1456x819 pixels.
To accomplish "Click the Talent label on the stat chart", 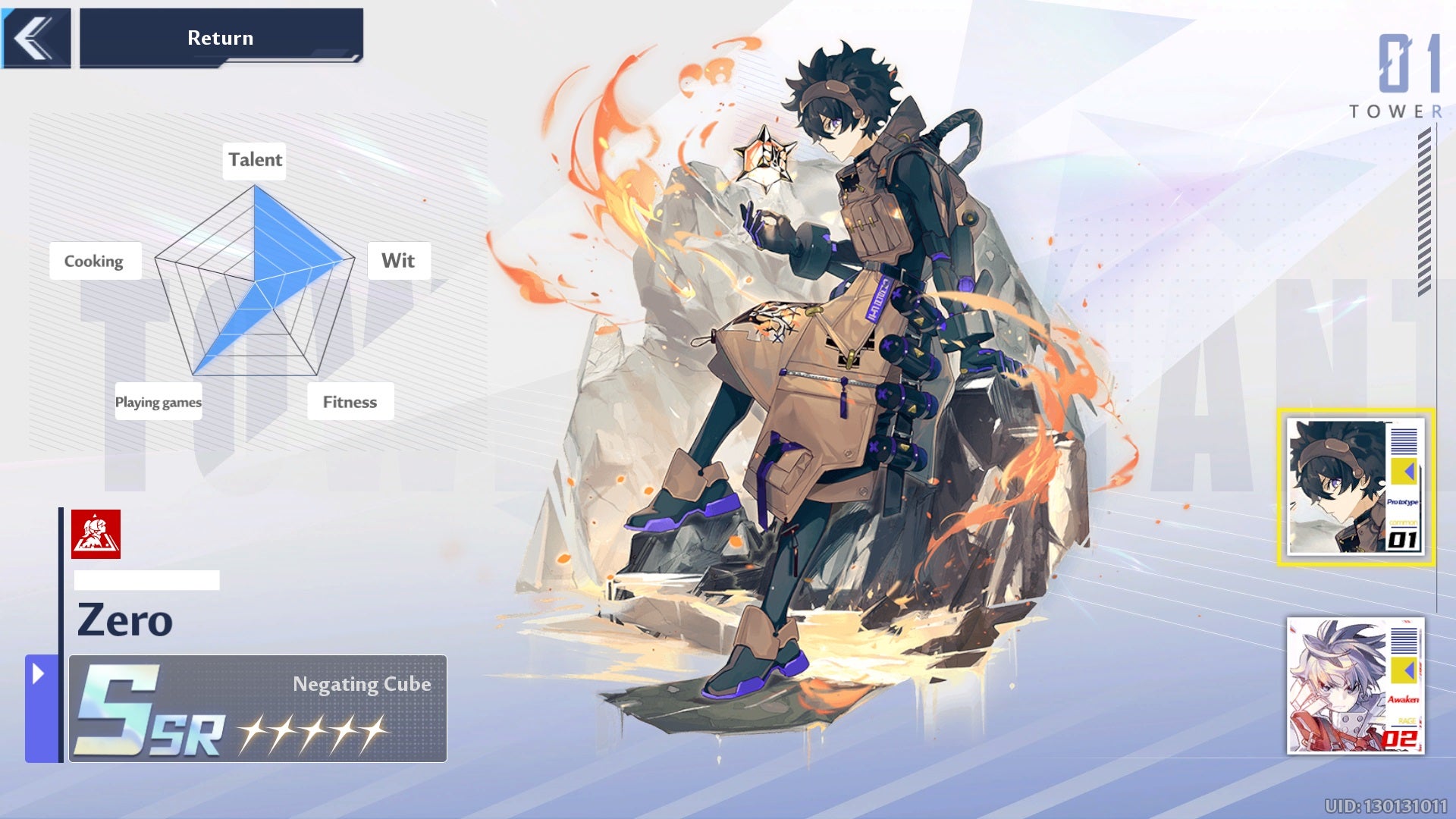I will [x=254, y=159].
